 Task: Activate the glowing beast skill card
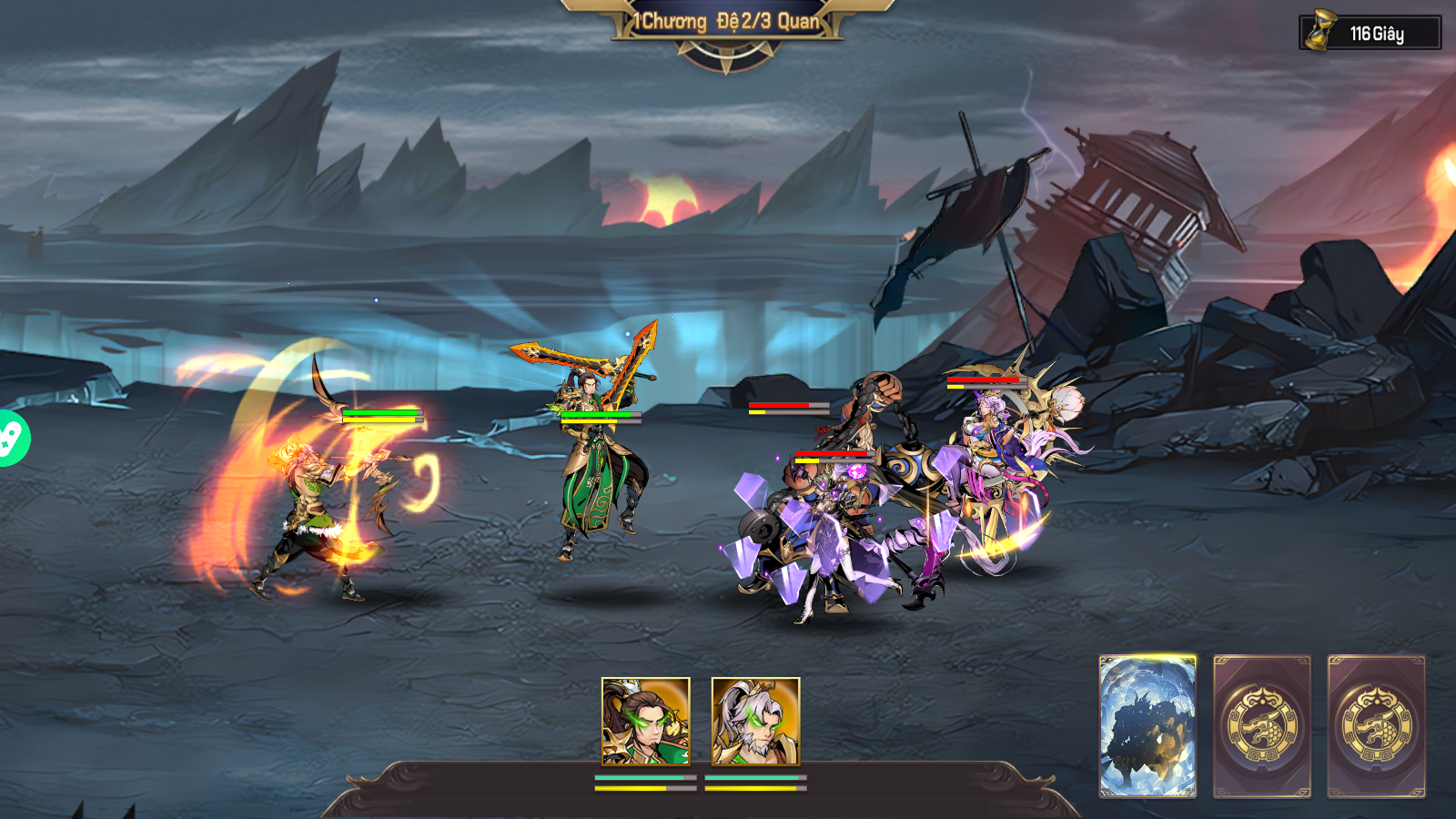1148,726
